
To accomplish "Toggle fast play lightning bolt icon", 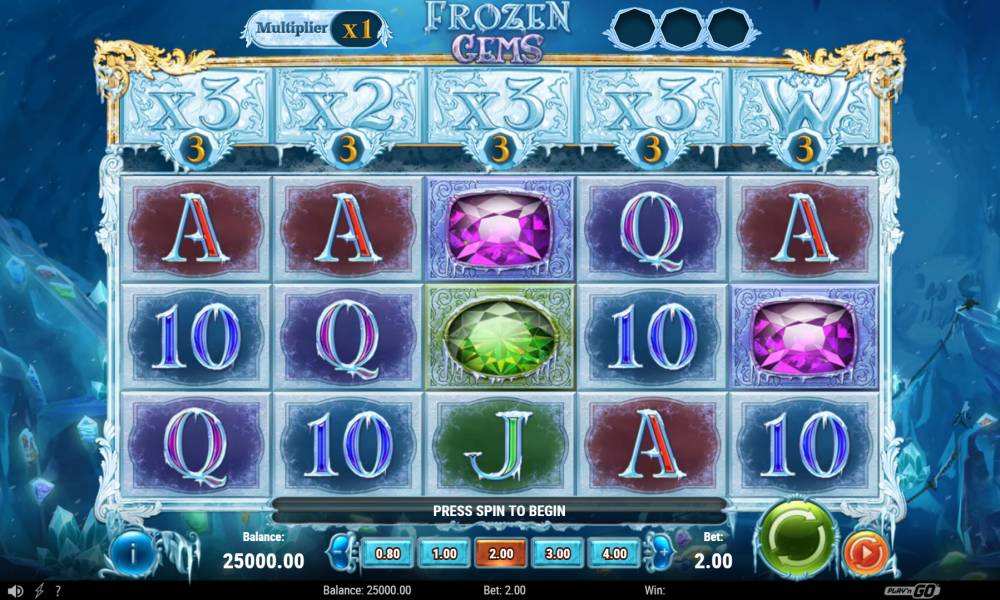I will pyautogui.click(x=39, y=591).
